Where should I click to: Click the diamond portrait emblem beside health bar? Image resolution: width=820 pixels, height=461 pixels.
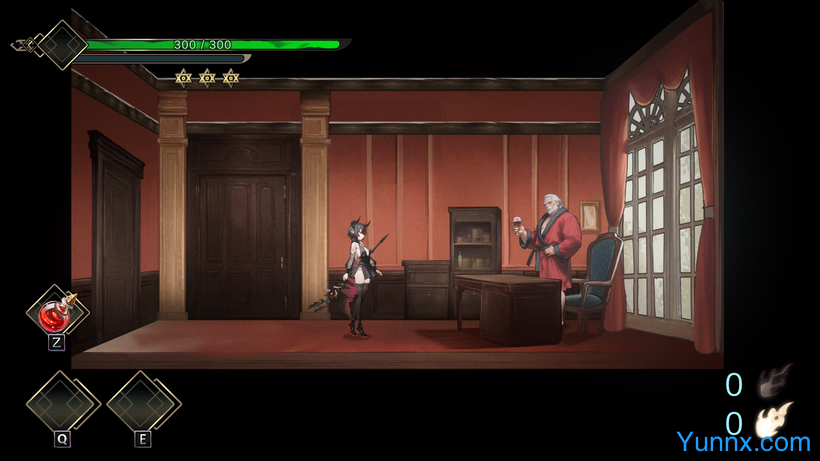click(61, 45)
